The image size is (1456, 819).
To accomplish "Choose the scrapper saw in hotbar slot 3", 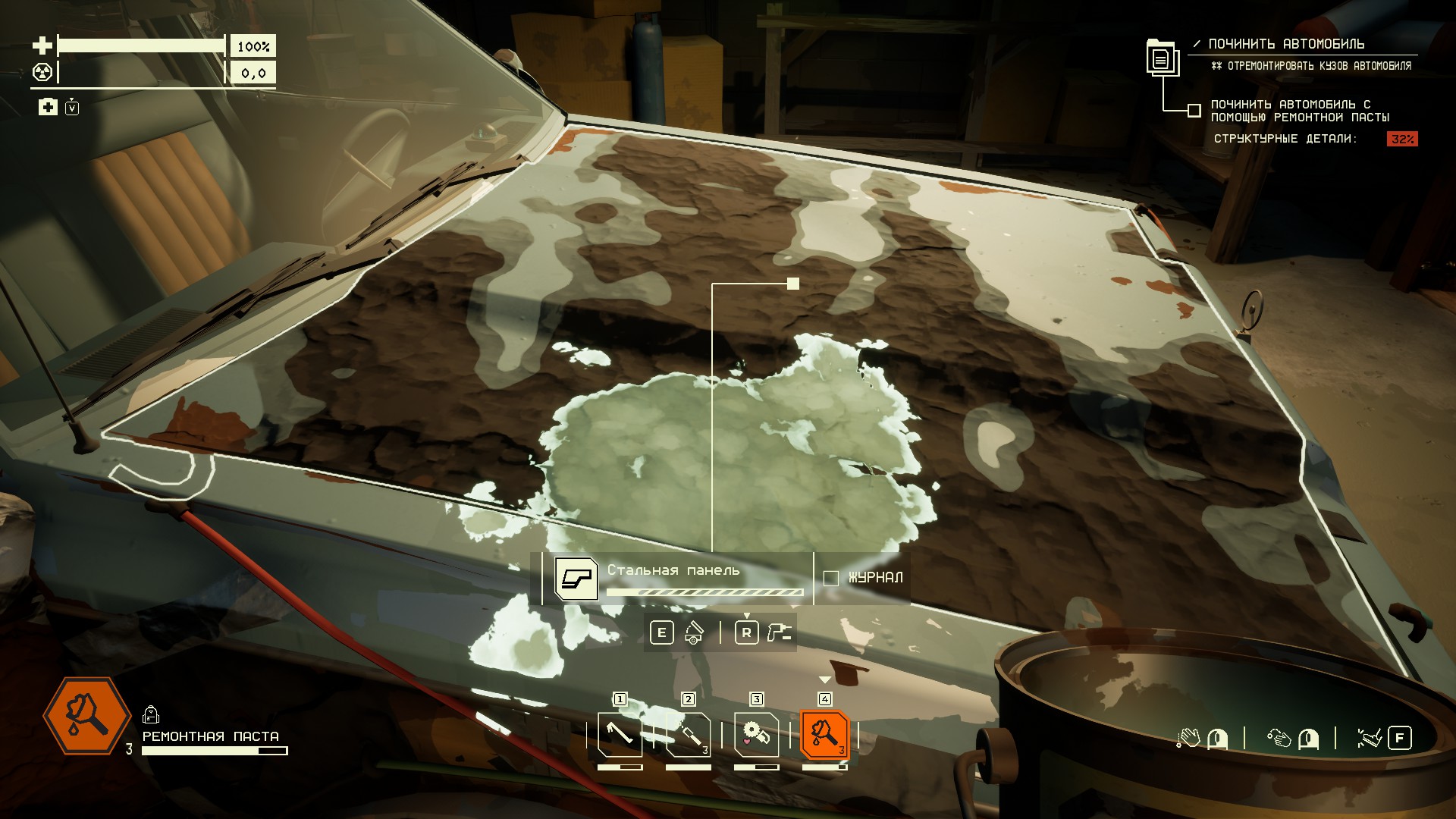I will point(756,734).
